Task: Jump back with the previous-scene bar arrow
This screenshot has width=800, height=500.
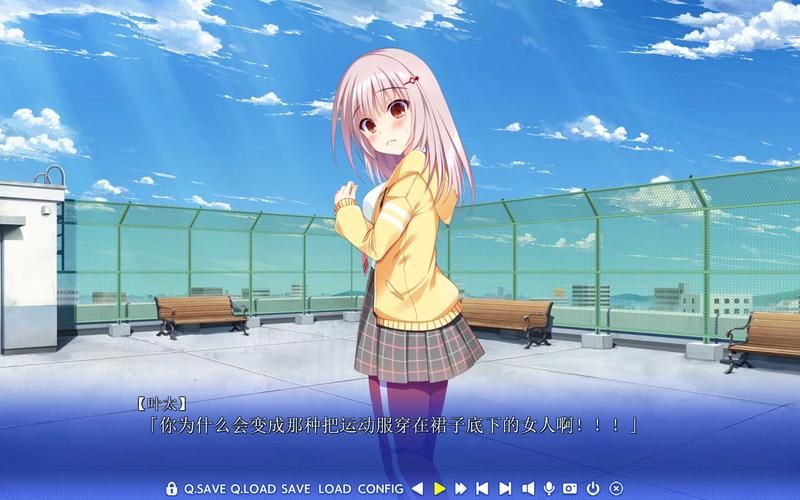Action: 483,488
